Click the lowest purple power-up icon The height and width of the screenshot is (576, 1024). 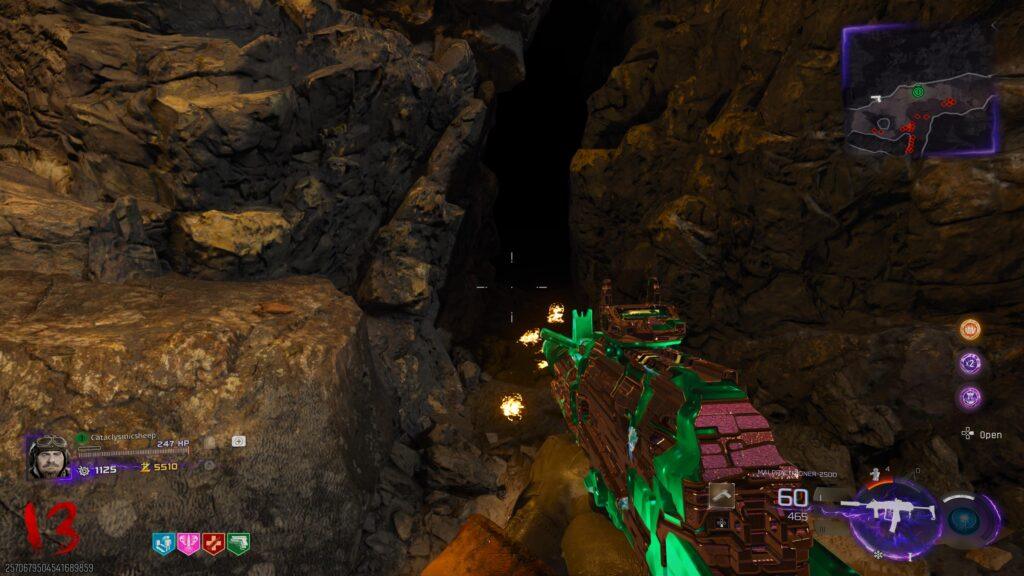click(970, 397)
